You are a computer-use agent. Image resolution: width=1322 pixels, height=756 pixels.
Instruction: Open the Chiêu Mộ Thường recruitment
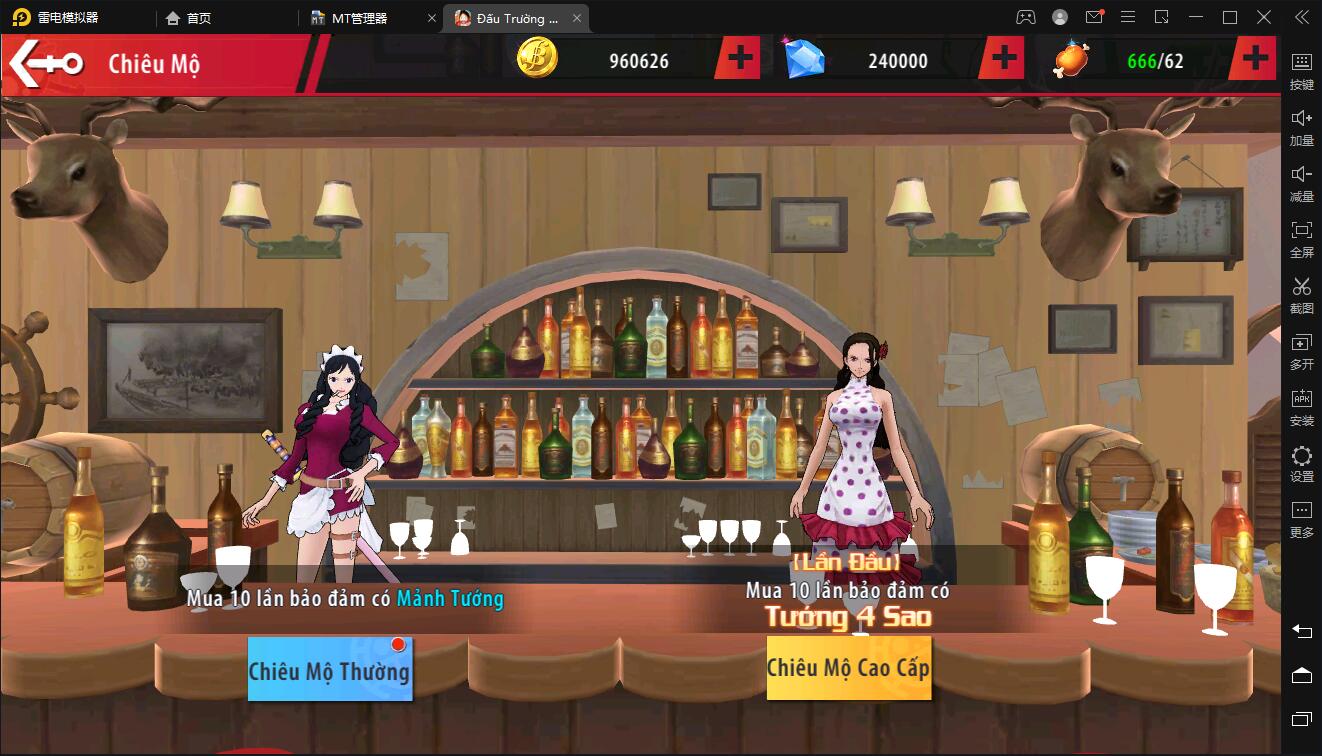tap(330, 668)
